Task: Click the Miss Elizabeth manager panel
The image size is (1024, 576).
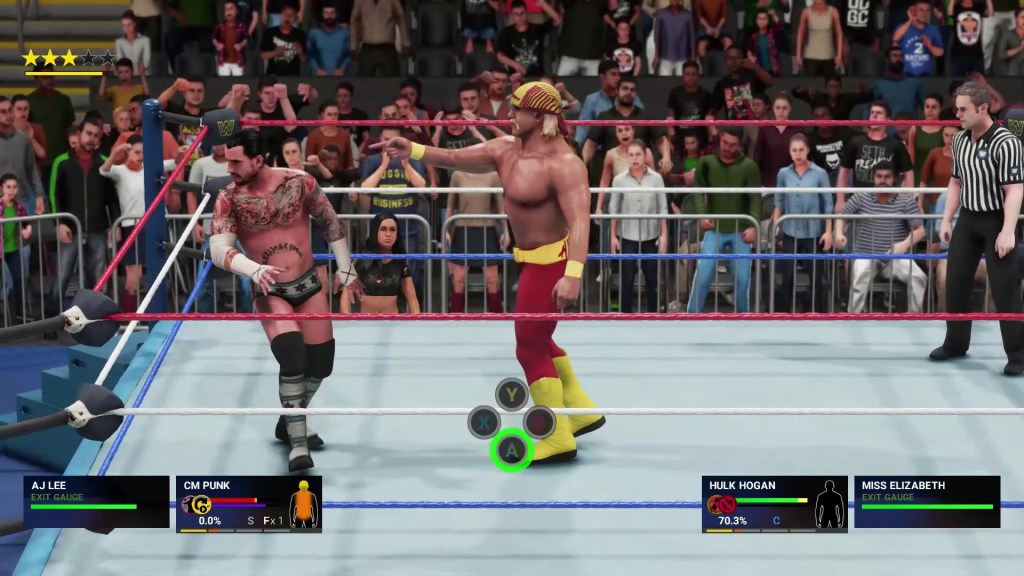Action: 927,501
